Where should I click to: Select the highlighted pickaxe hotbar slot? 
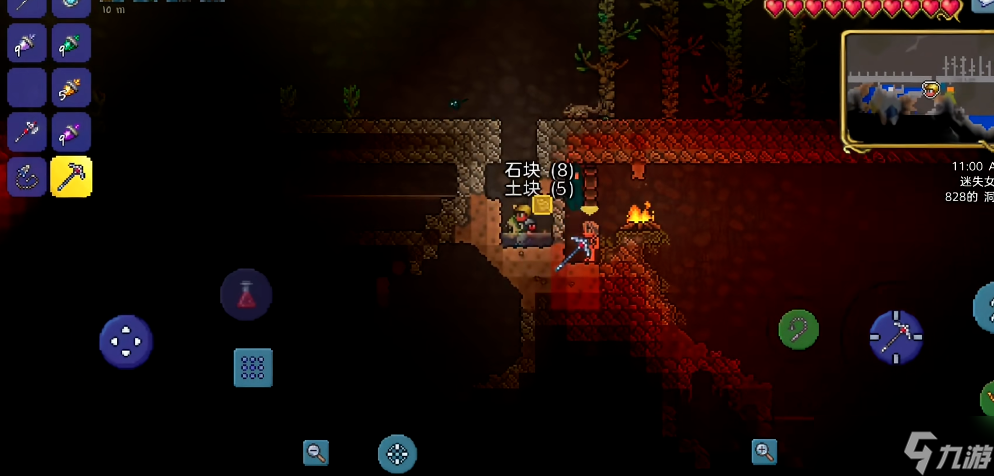[x=71, y=176]
